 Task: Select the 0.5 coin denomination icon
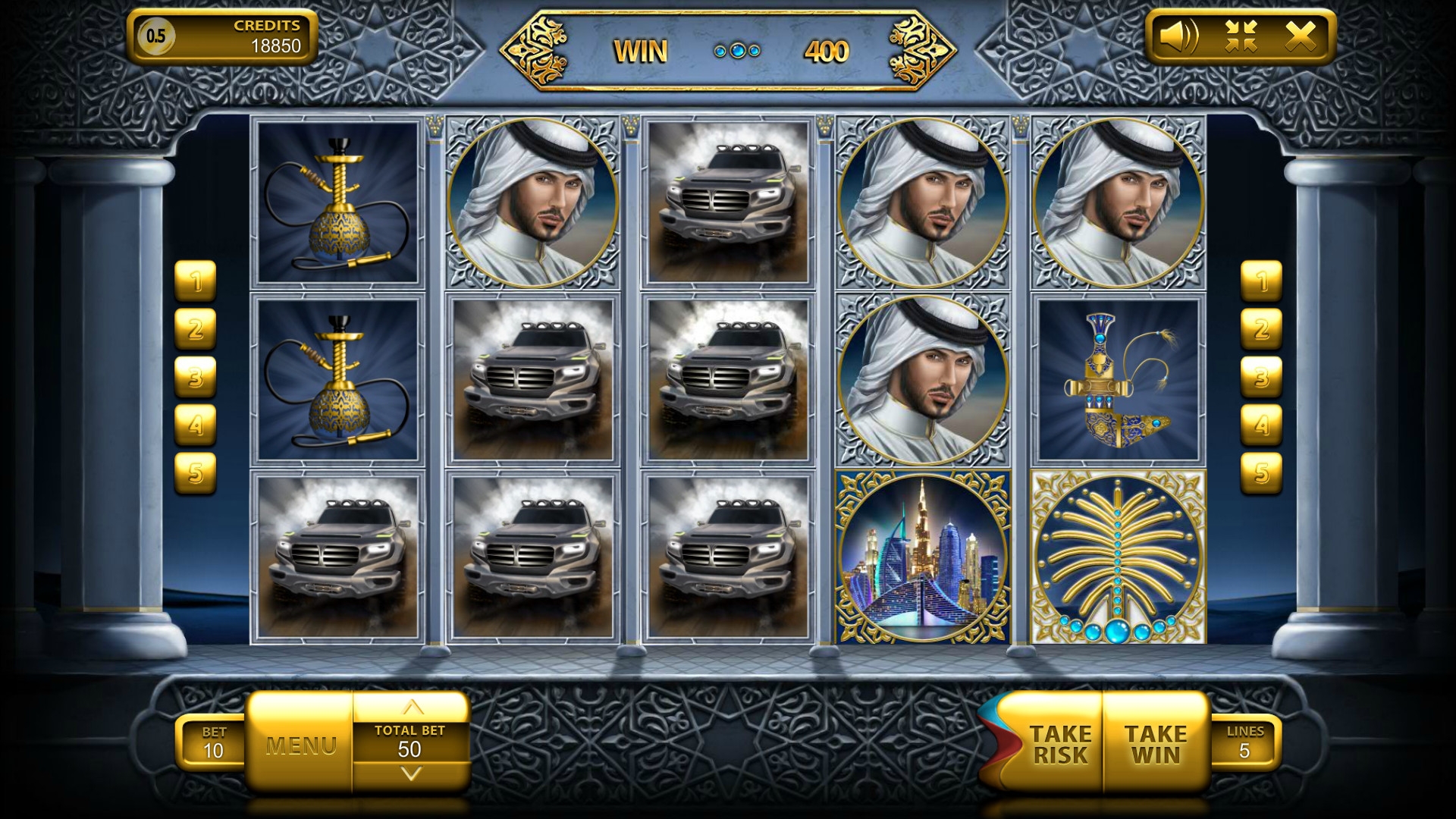pyautogui.click(x=155, y=36)
